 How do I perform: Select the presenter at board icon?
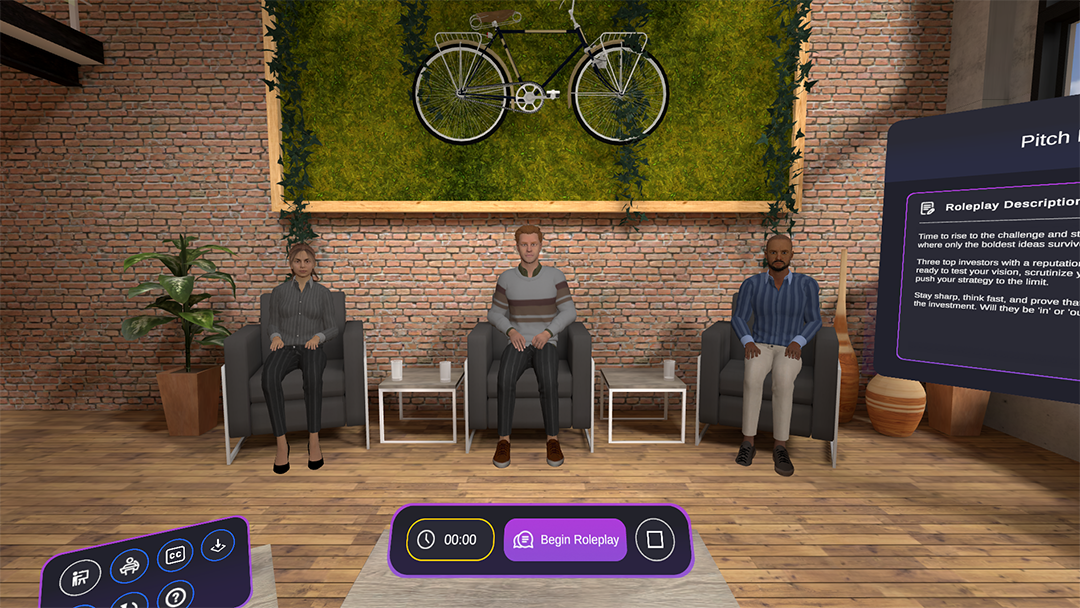pyautogui.click(x=79, y=578)
